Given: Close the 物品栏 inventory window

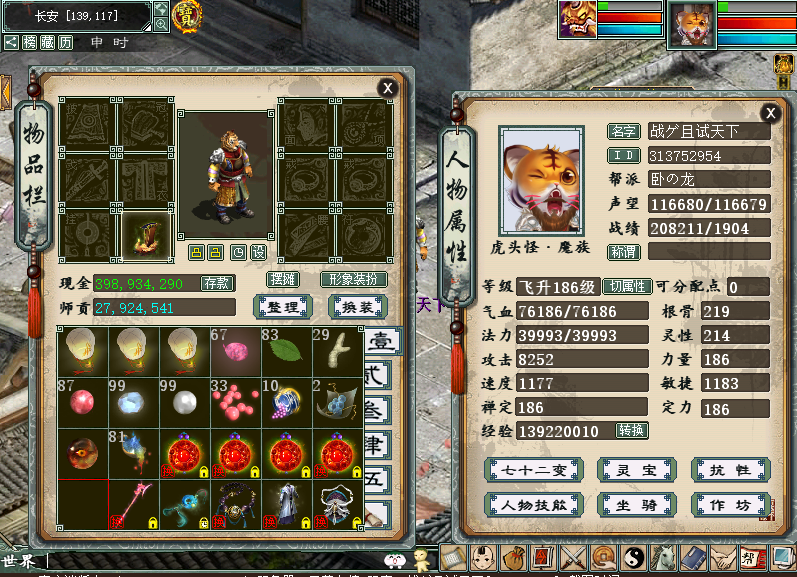Looking at the screenshot, I should pyautogui.click(x=387, y=89).
